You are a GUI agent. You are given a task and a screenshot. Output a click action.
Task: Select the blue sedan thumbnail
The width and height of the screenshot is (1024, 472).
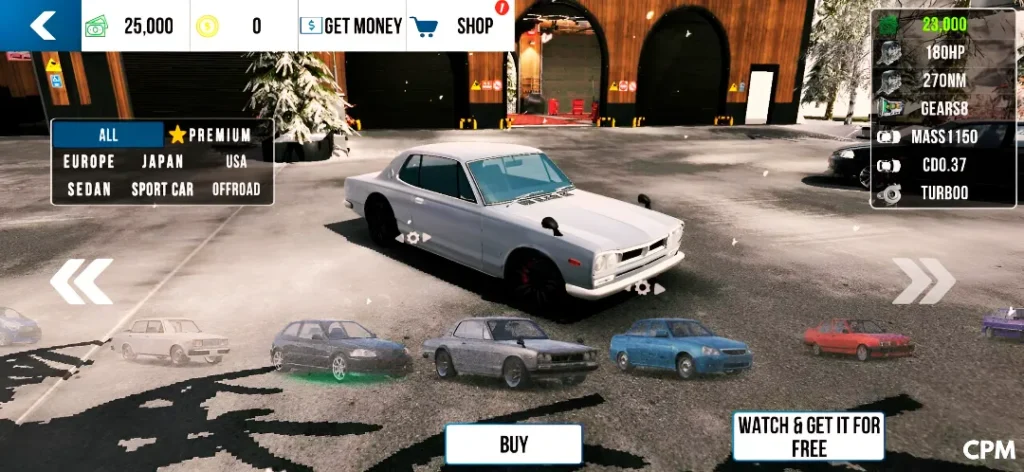680,346
